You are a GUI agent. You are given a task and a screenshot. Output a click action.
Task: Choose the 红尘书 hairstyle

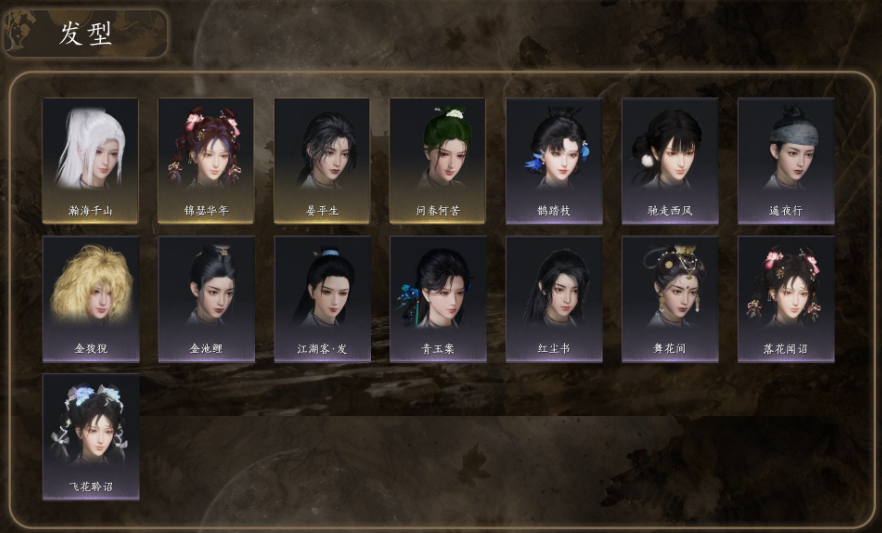coord(554,298)
